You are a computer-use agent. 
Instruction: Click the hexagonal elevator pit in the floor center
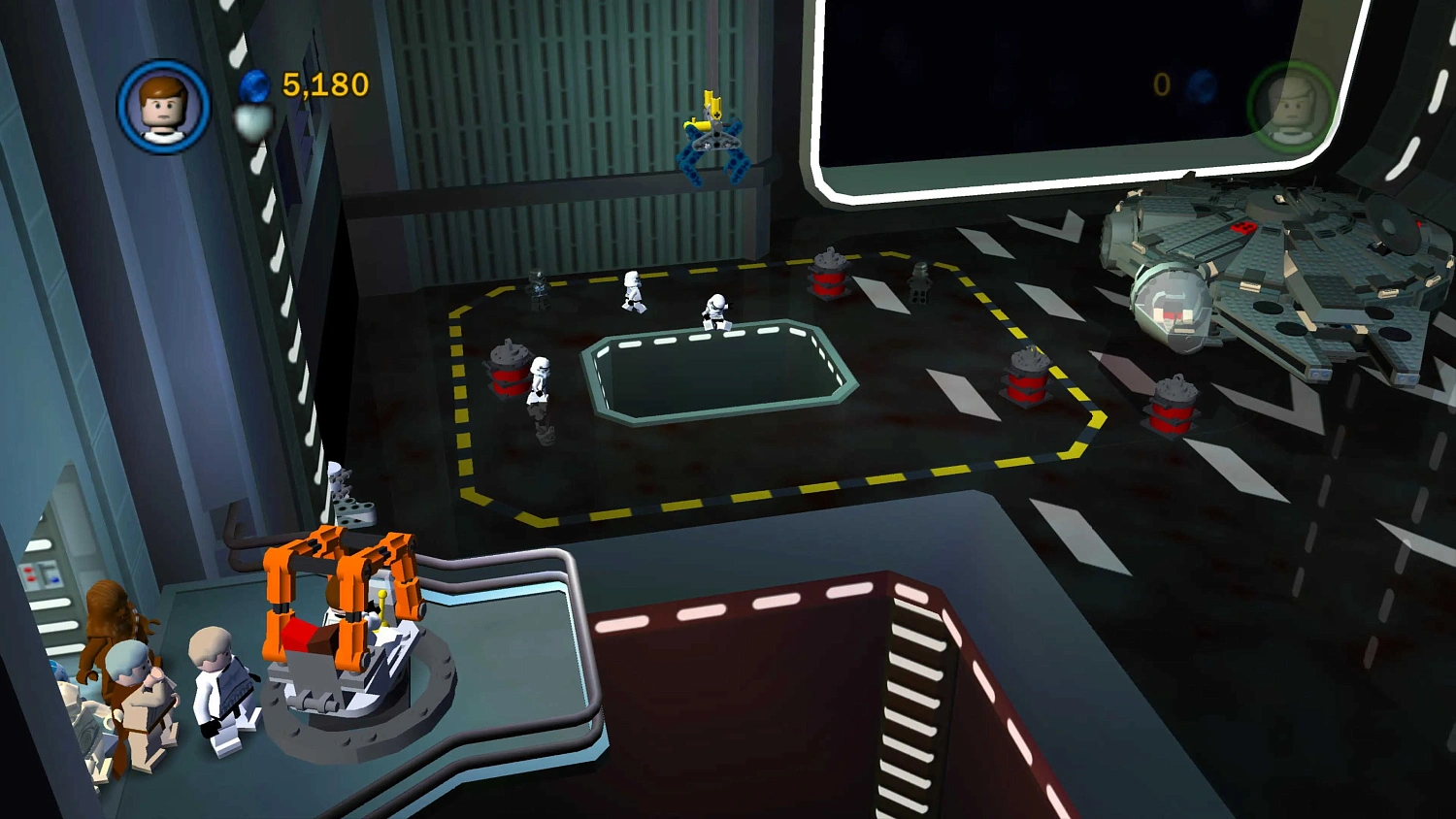pyautogui.click(x=718, y=374)
